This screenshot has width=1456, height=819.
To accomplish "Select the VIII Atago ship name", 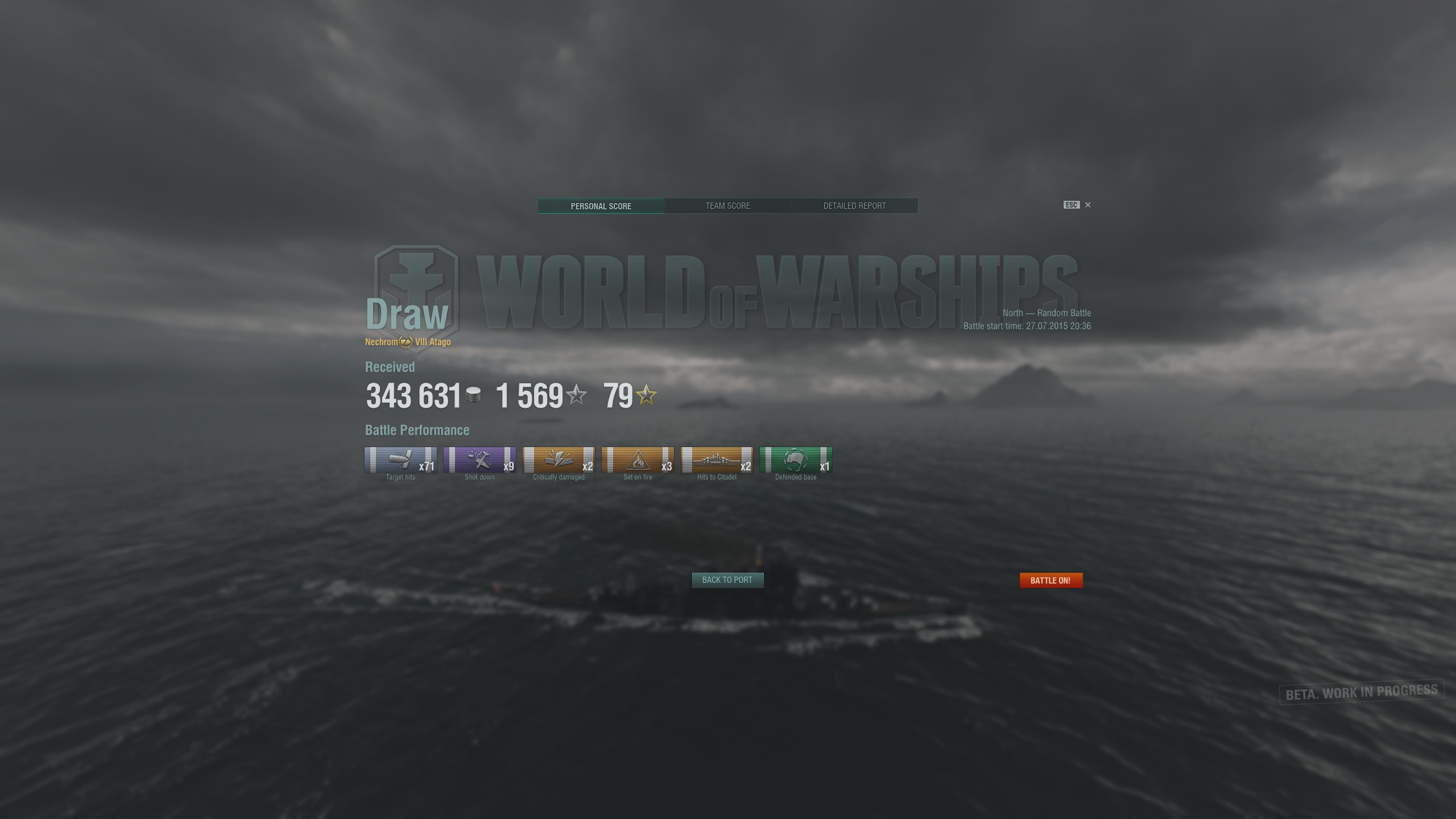I will (x=432, y=342).
